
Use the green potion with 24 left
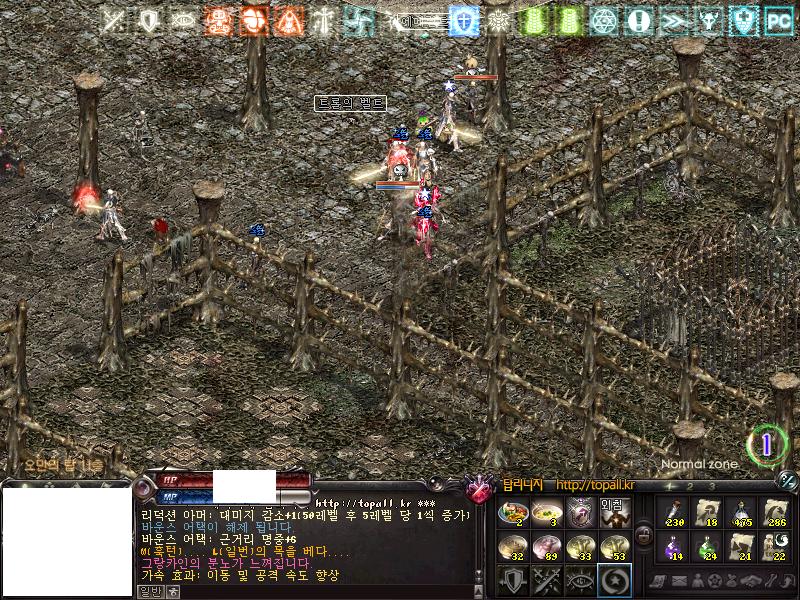(707, 546)
